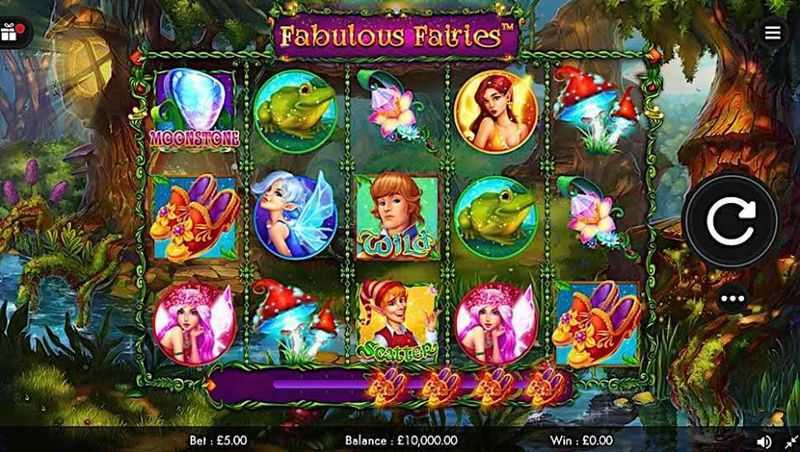Image resolution: width=800 pixels, height=452 pixels.
Task: Open the gift box promotions icon
Action: (x=14, y=32)
